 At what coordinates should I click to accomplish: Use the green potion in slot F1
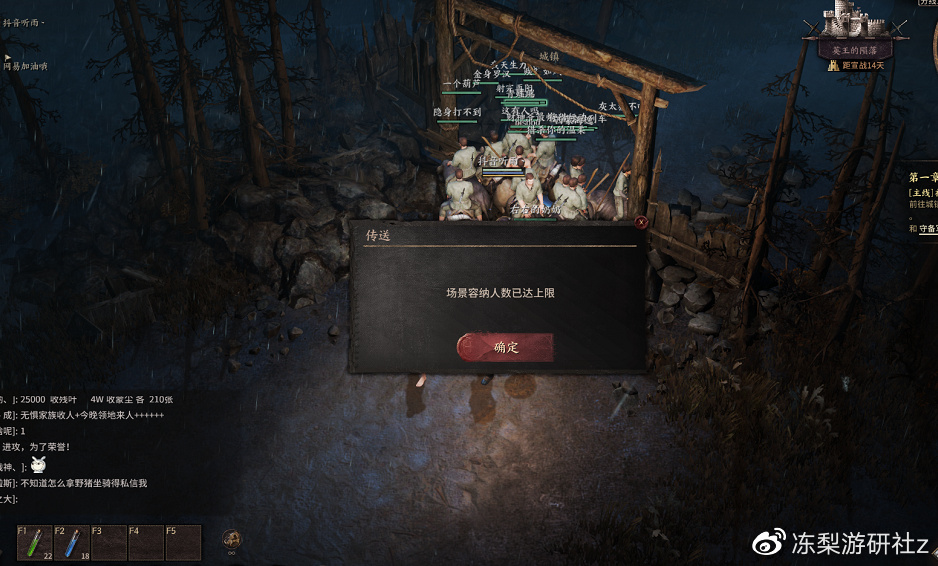[x=35, y=542]
